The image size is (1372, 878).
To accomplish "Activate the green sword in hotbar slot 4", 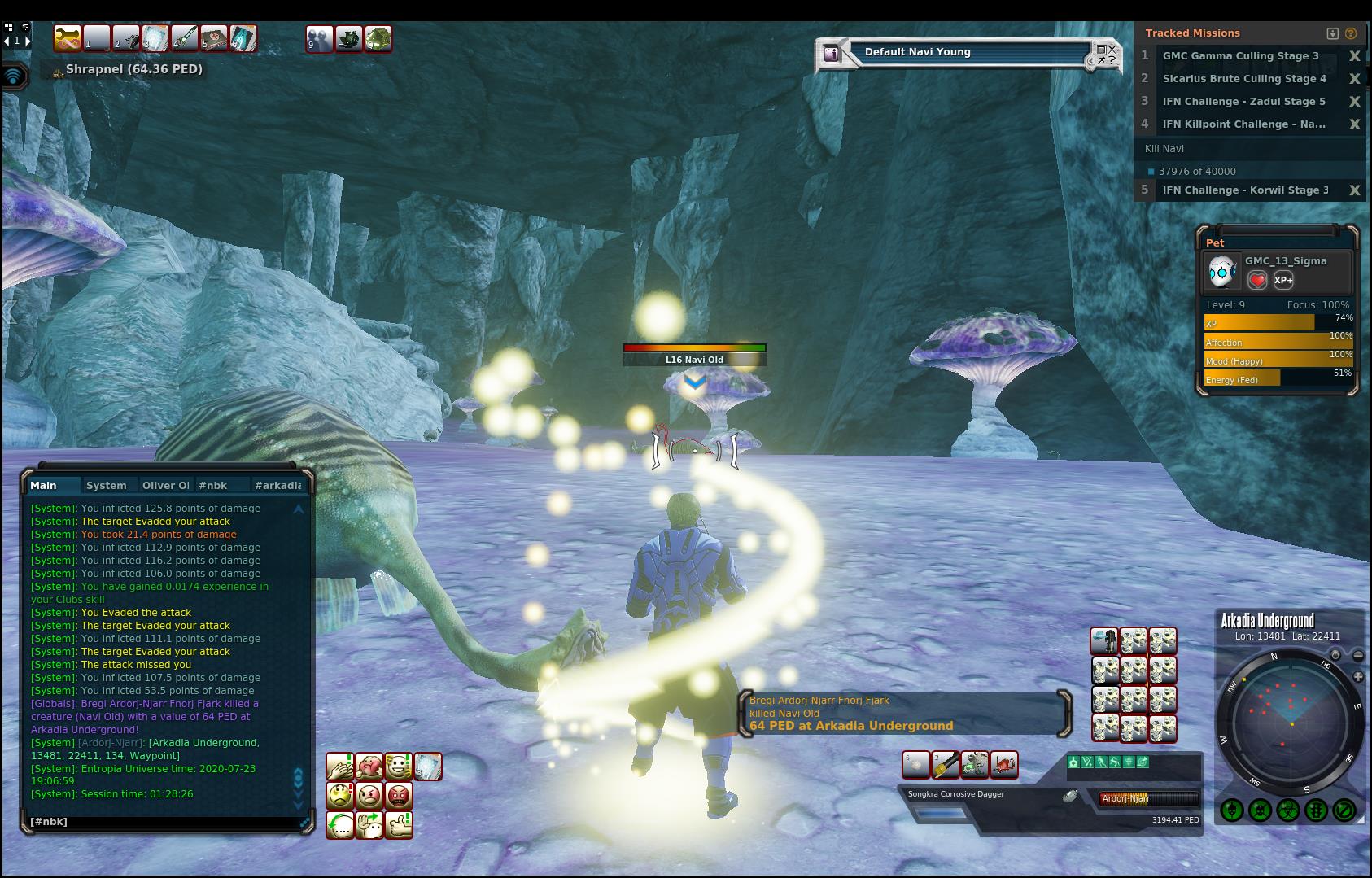I will pos(185,38).
